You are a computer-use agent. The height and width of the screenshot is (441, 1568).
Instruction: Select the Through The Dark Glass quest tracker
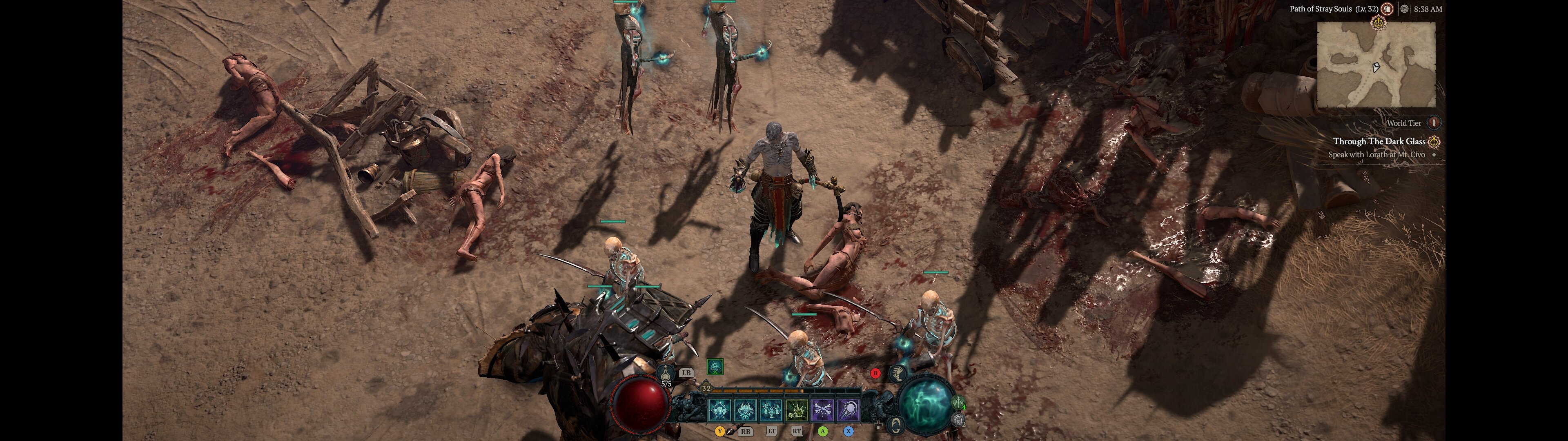1379,141
